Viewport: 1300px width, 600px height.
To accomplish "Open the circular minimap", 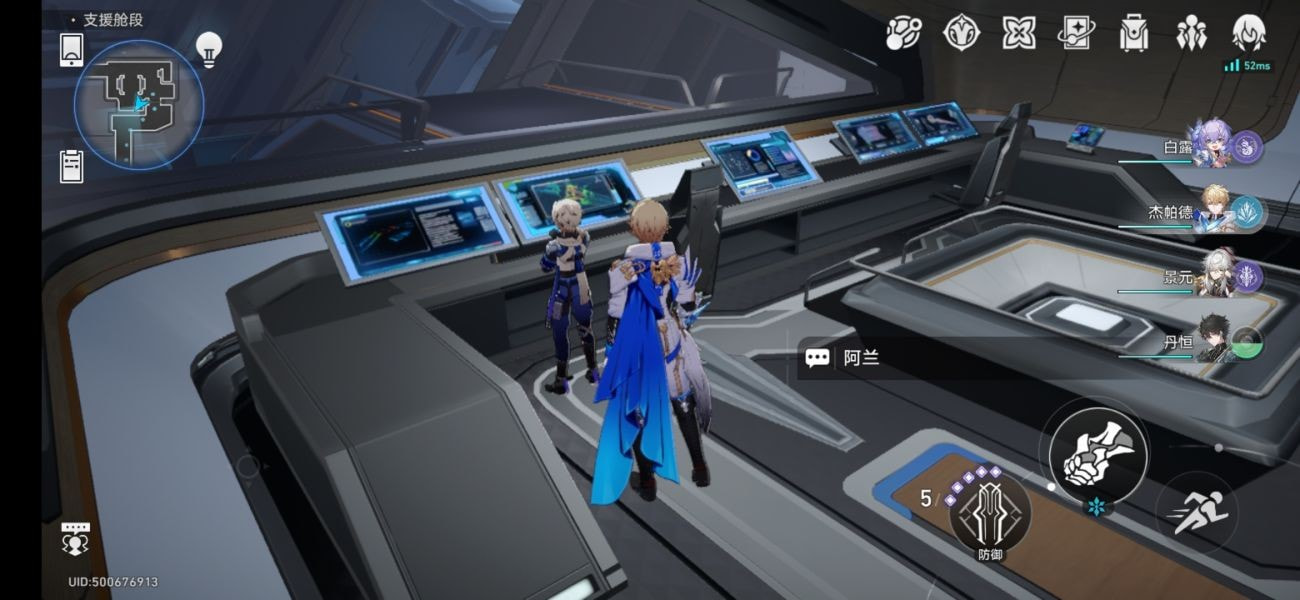I will point(138,103).
